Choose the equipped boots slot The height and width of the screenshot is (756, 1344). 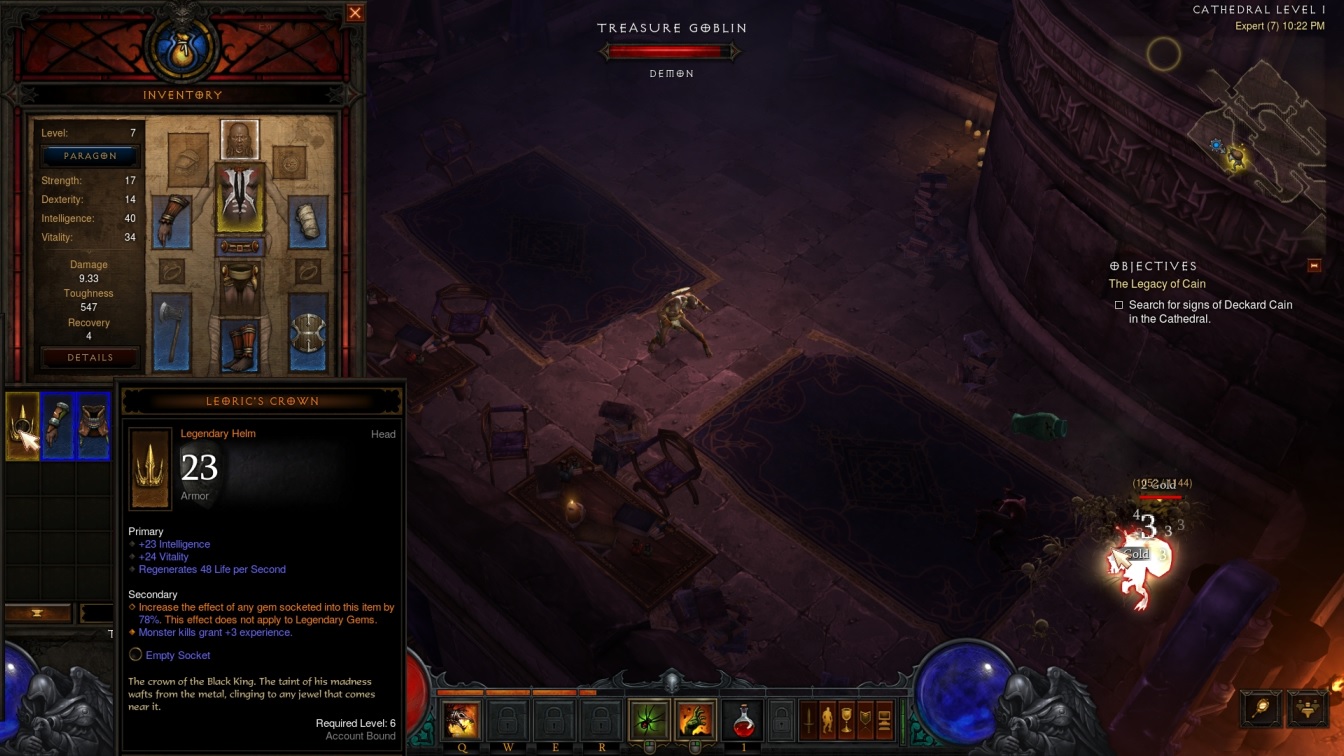[x=240, y=346]
